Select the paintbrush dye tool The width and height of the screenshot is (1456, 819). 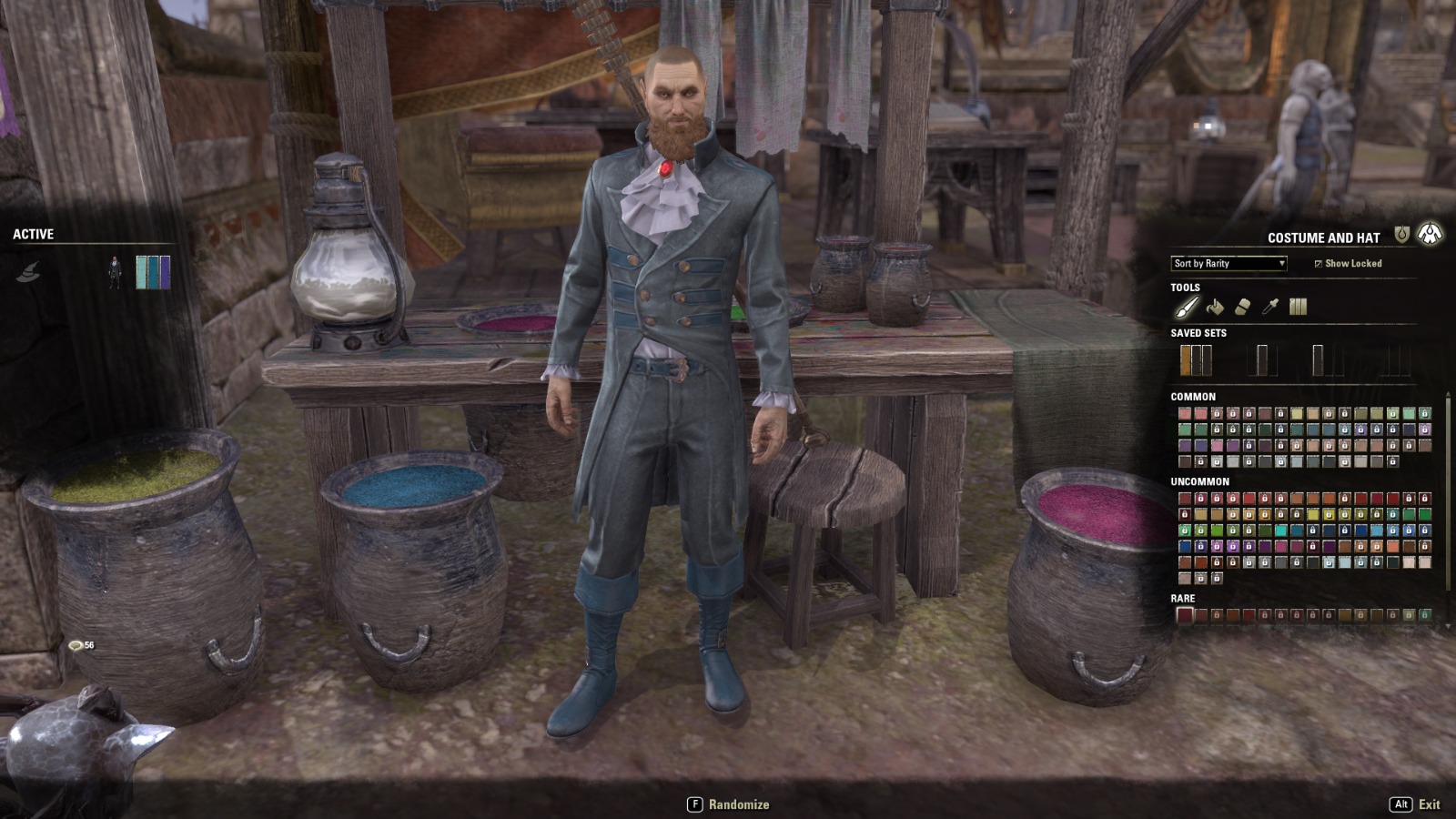tap(1187, 307)
